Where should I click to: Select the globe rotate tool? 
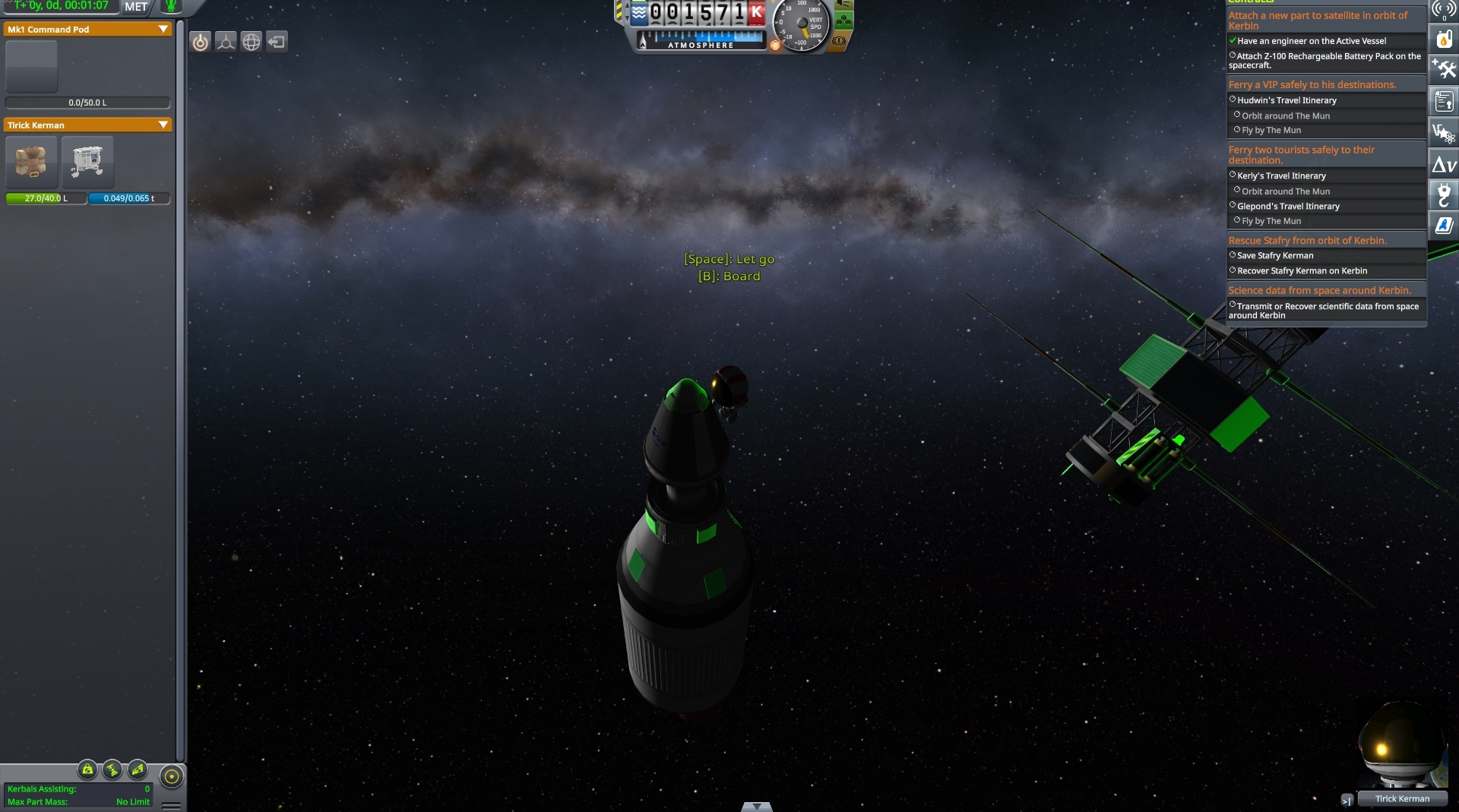coord(252,43)
